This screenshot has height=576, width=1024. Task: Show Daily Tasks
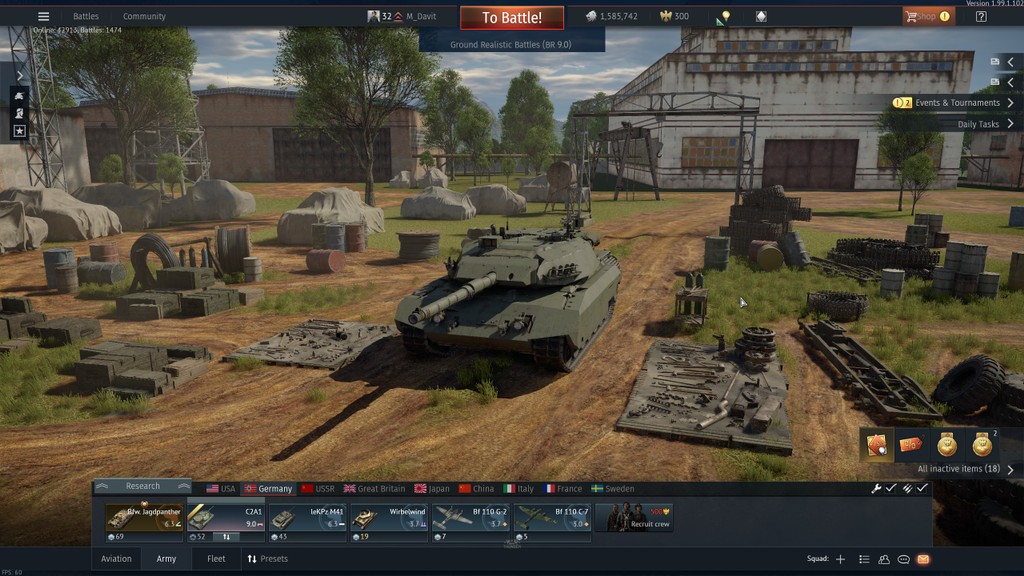pyautogui.click(x=985, y=125)
